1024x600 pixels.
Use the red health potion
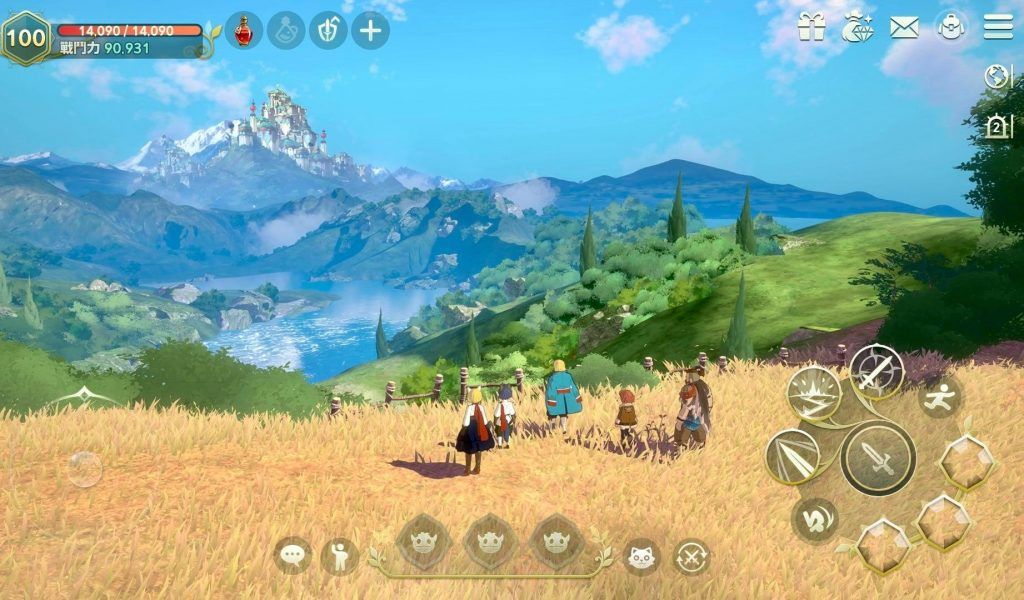coord(243,31)
